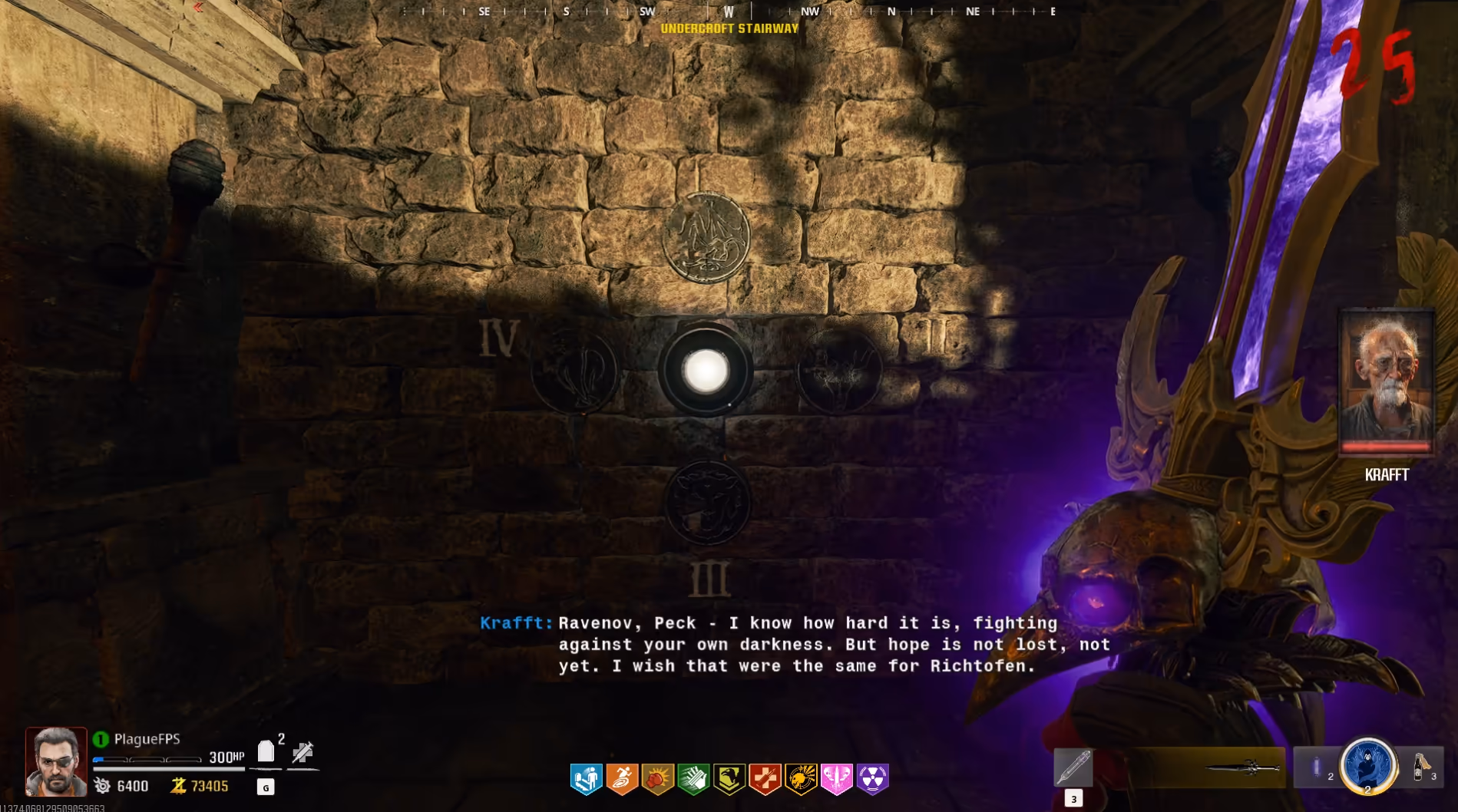Click the orange Stamin-Up running perk icon
The height and width of the screenshot is (812, 1458).
click(x=622, y=778)
